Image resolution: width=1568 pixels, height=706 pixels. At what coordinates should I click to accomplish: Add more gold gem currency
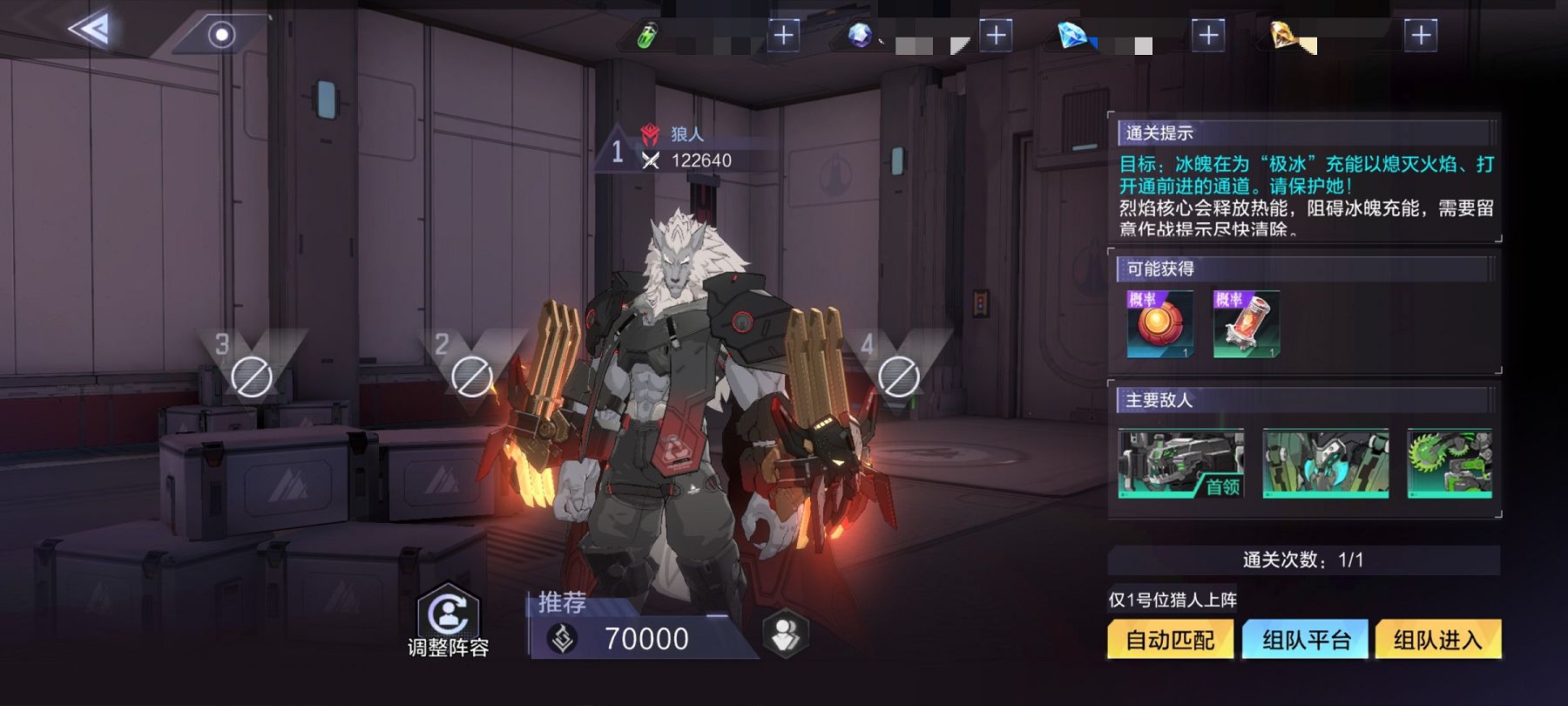[1421, 35]
